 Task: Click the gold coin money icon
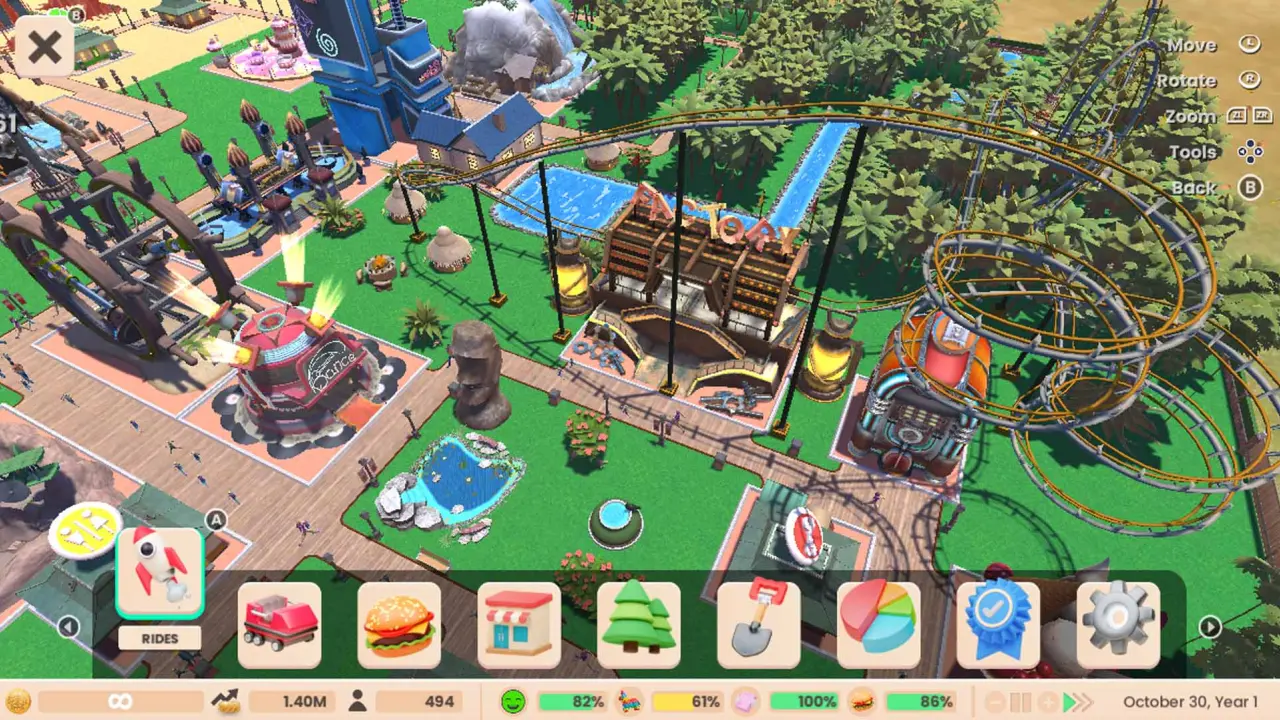point(18,702)
